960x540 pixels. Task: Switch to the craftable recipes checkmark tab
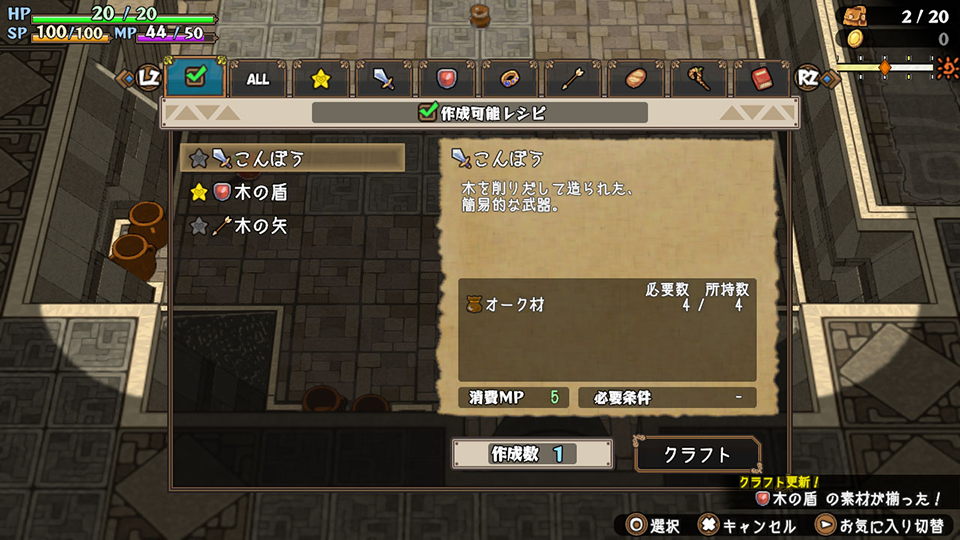[195, 77]
